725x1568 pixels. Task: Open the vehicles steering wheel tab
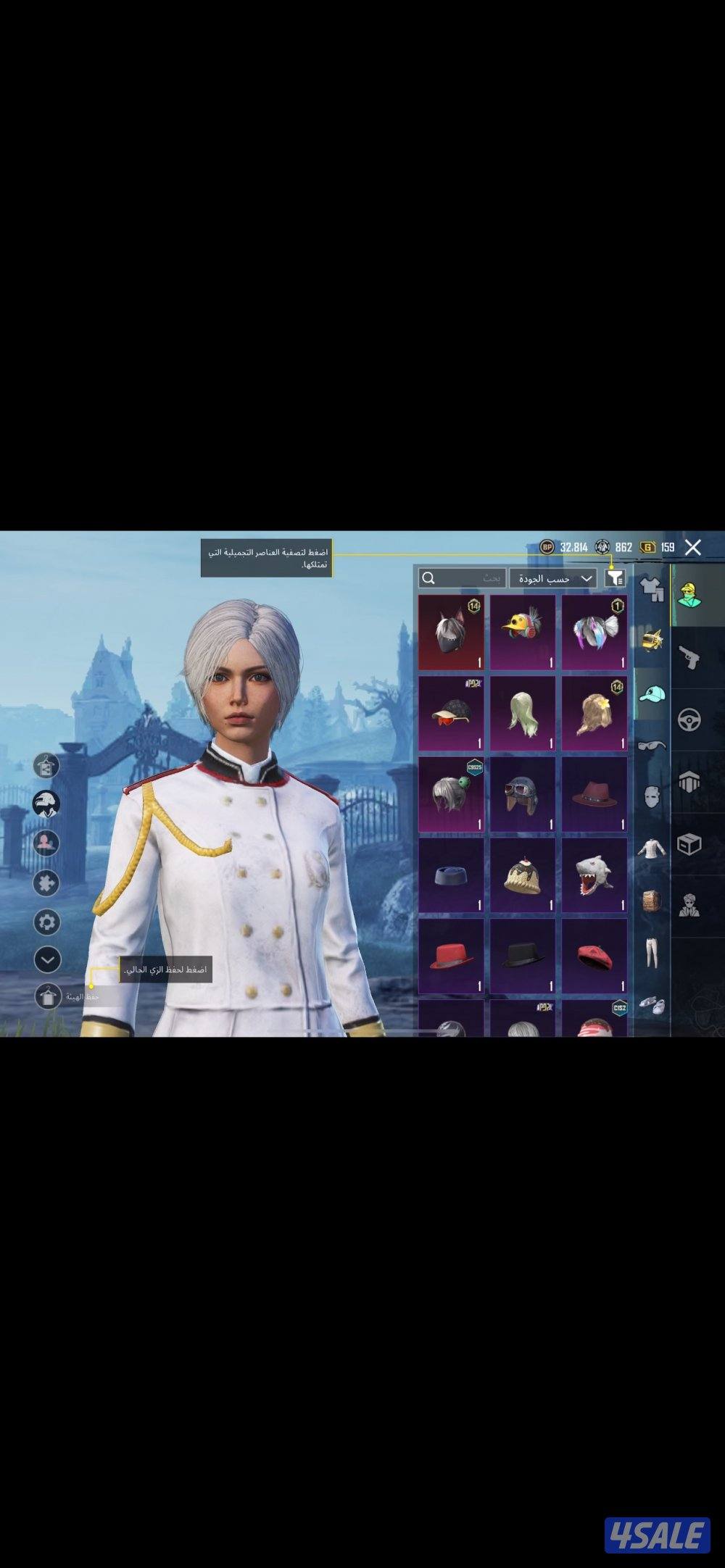[x=689, y=720]
